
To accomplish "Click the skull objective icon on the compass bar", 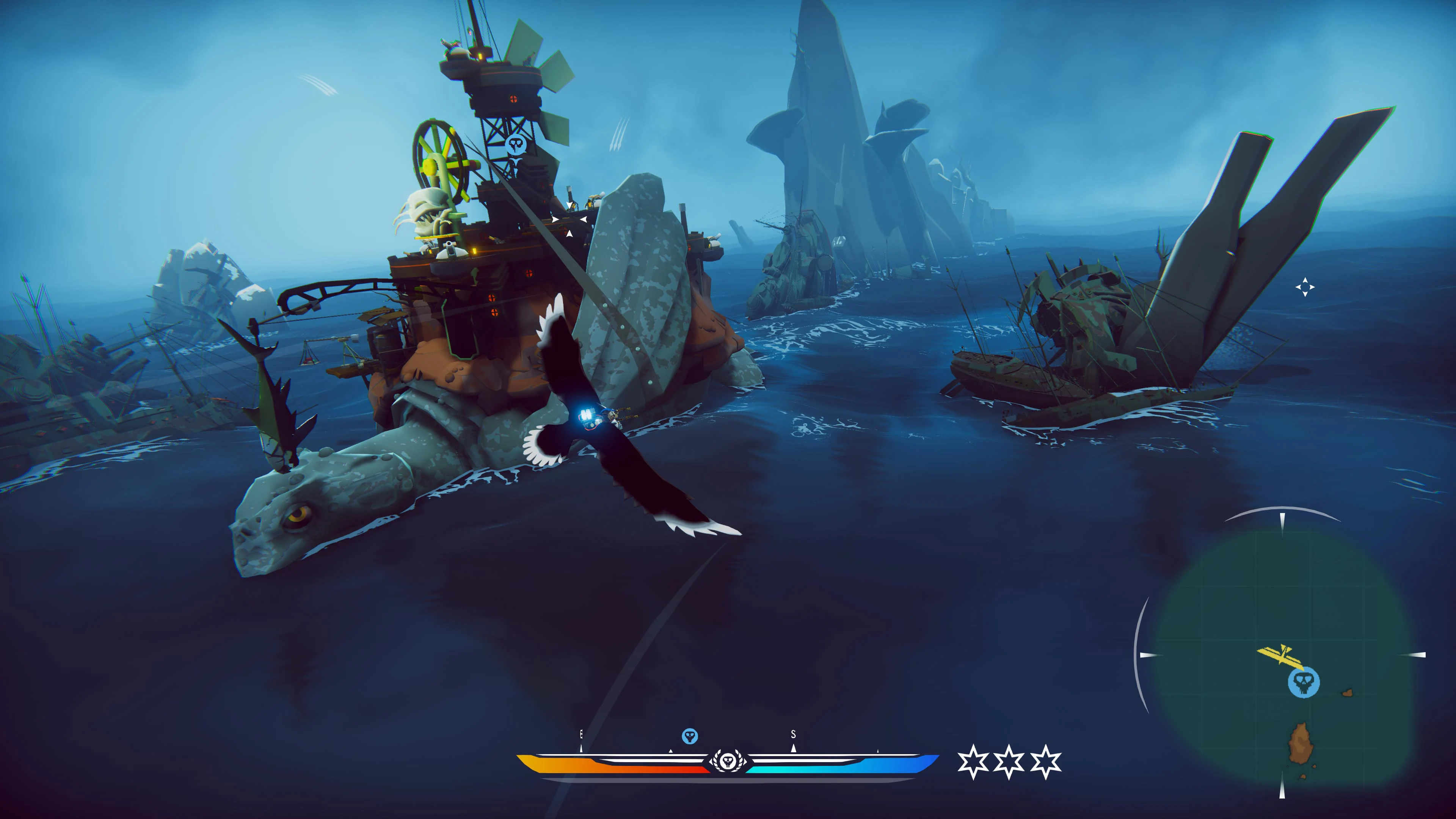I will point(690,735).
